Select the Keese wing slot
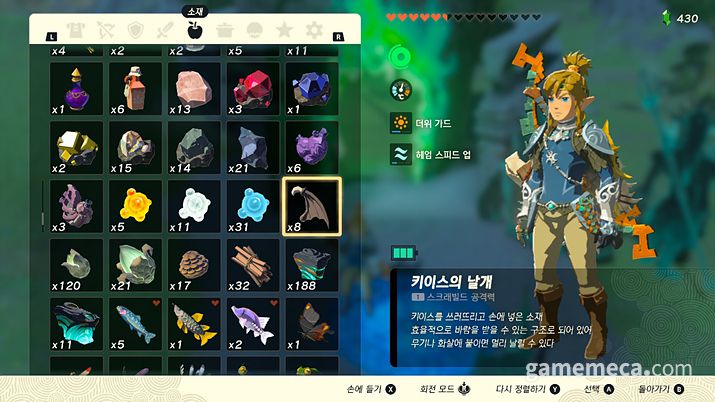Image resolution: width=715 pixels, height=402 pixels. (312, 206)
